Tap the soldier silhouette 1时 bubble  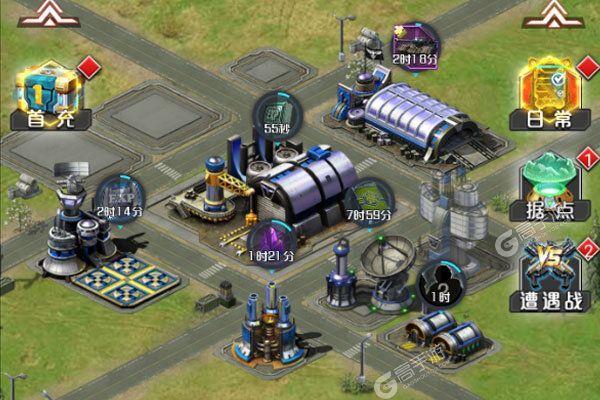(435, 281)
